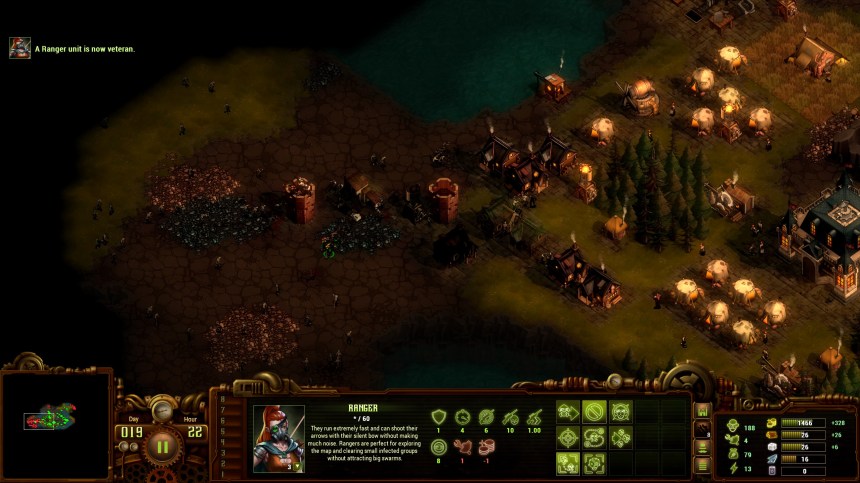Select the Ranger portrait
Viewport: 860px width, 483px height.
click(x=279, y=438)
